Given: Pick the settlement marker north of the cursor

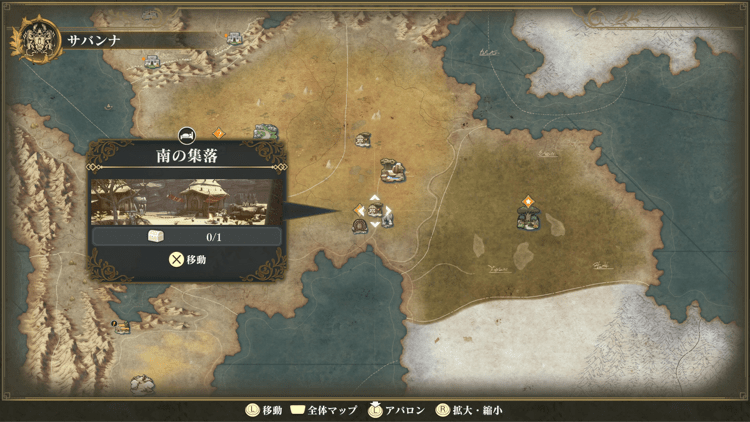Looking at the screenshot, I should [393, 171].
